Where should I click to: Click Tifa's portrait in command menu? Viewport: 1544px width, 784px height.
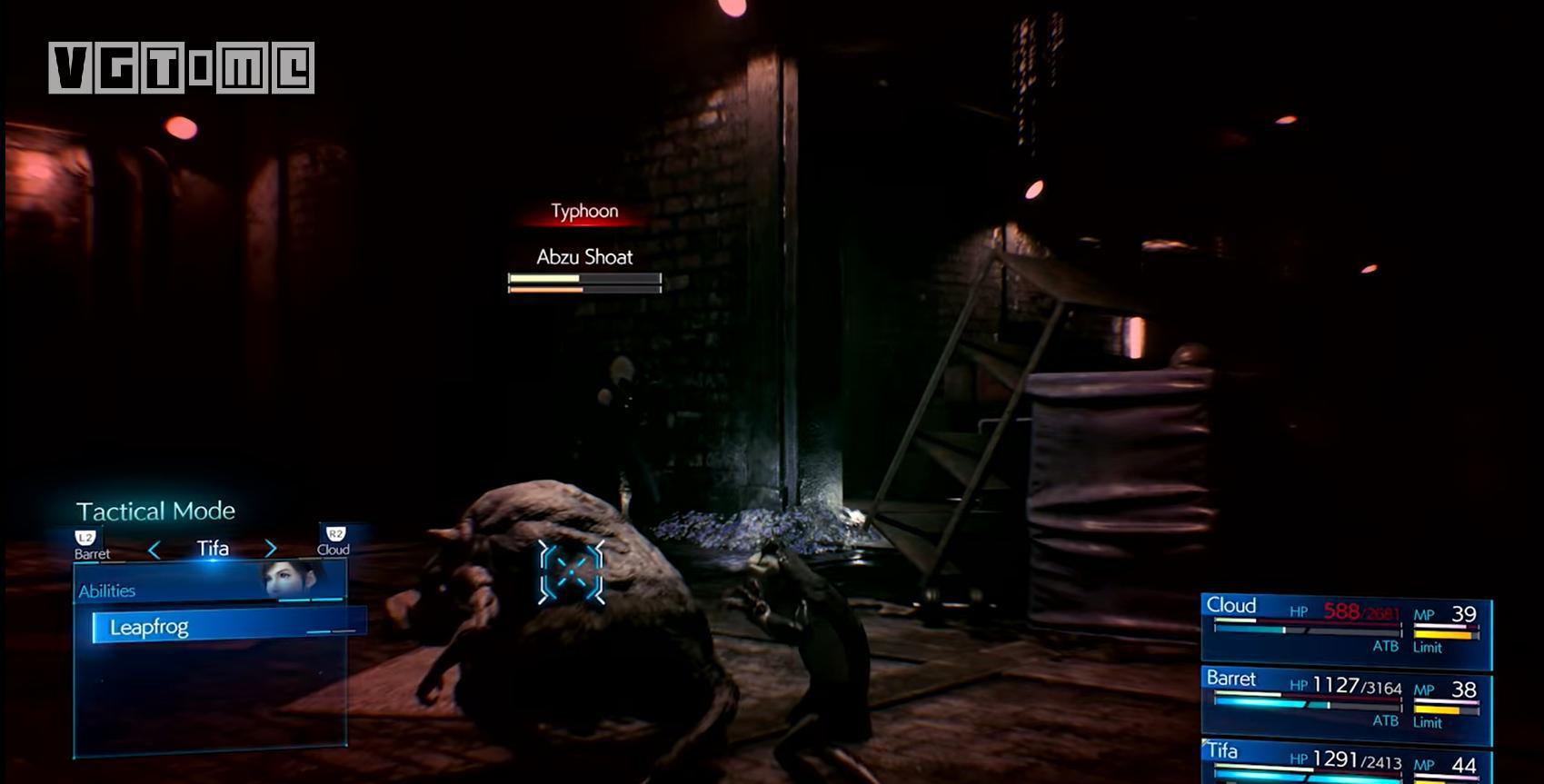(294, 577)
